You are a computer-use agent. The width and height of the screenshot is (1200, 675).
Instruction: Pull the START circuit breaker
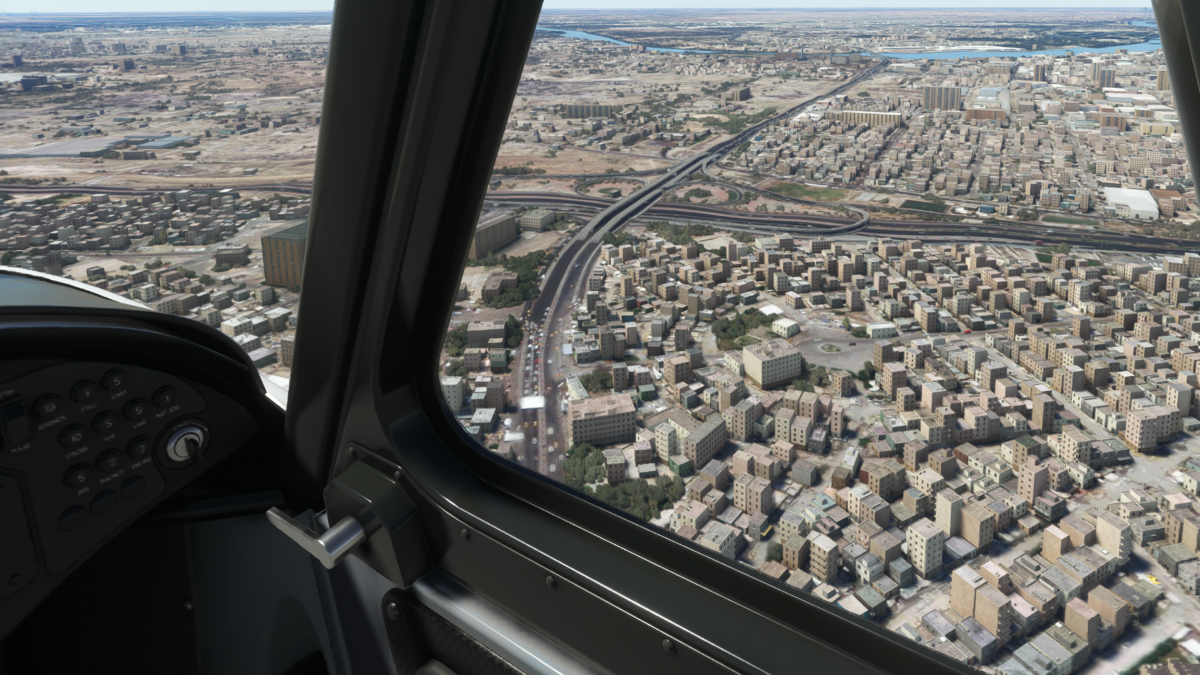[x=115, y=381]
